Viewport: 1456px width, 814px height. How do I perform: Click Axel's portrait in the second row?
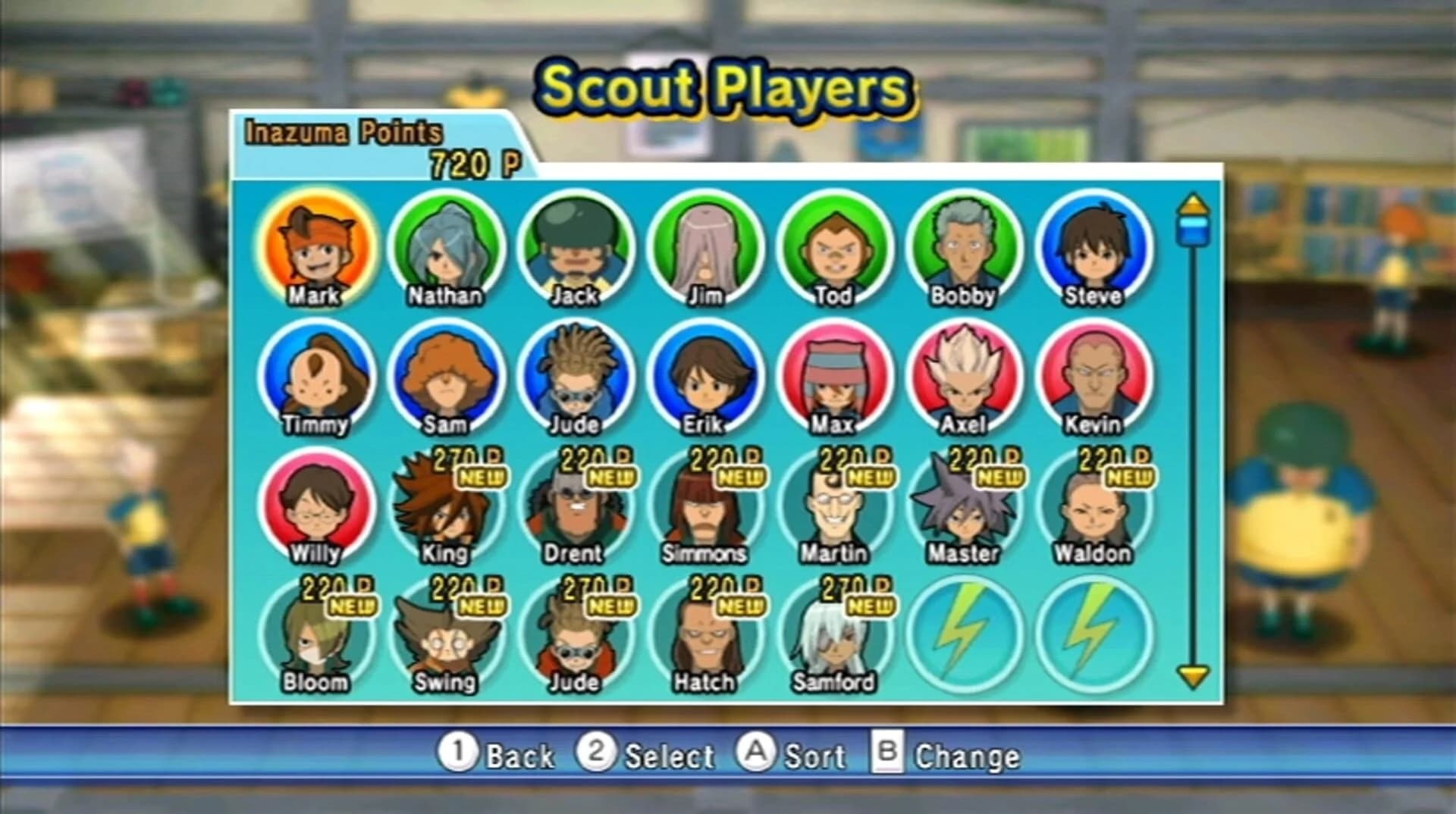pyautogui.click(x=962, y=379)
